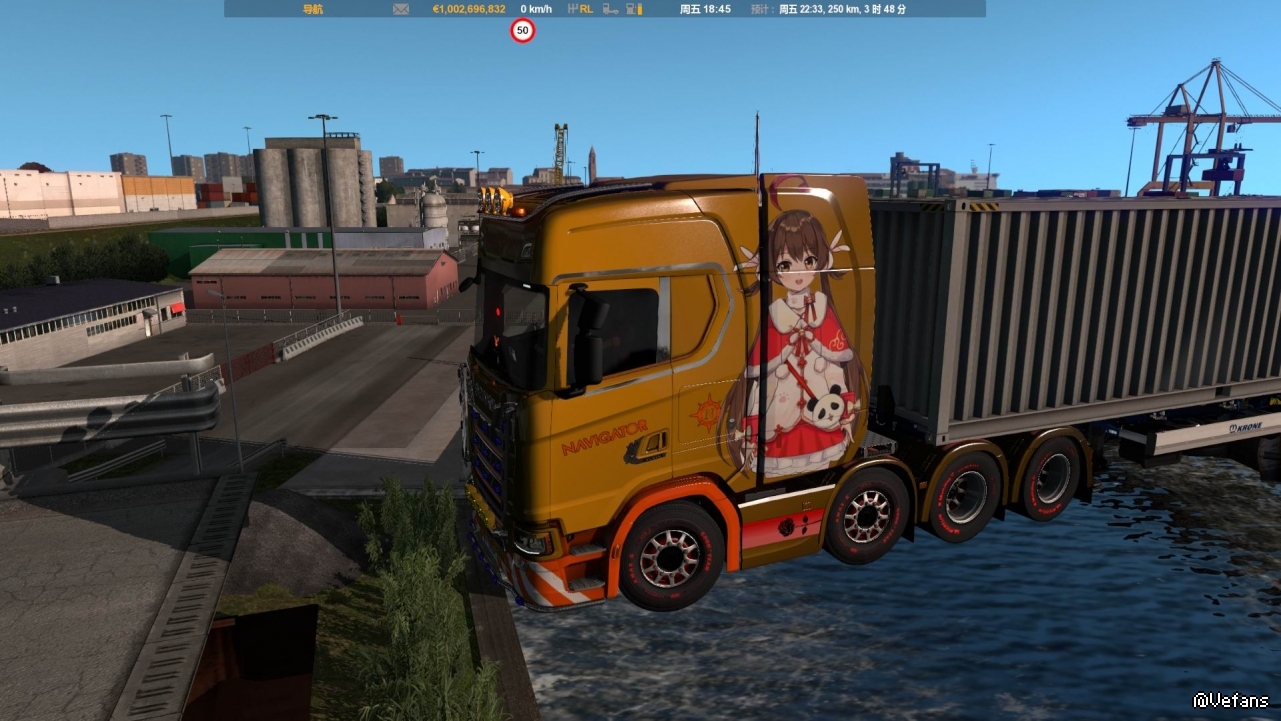1281x721 pixels.
Task: Click the truck damage status icon
Action: (608, 9)
